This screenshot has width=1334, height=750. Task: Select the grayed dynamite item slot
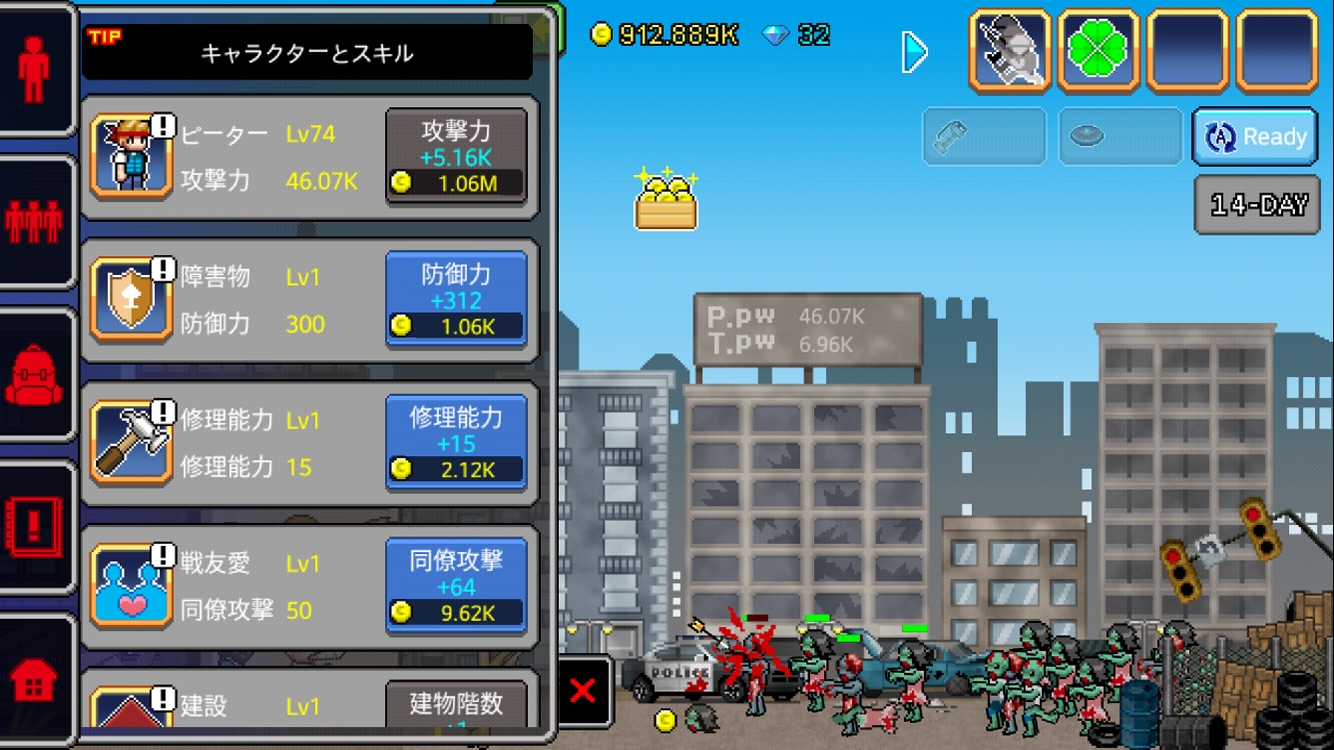point(984,137)
